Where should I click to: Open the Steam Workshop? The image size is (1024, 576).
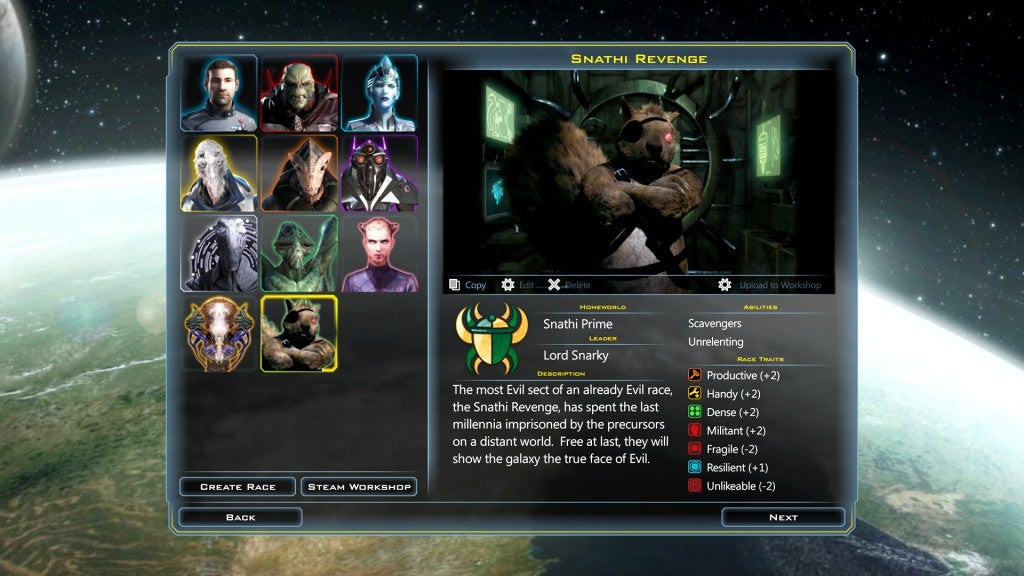(359, 487)
